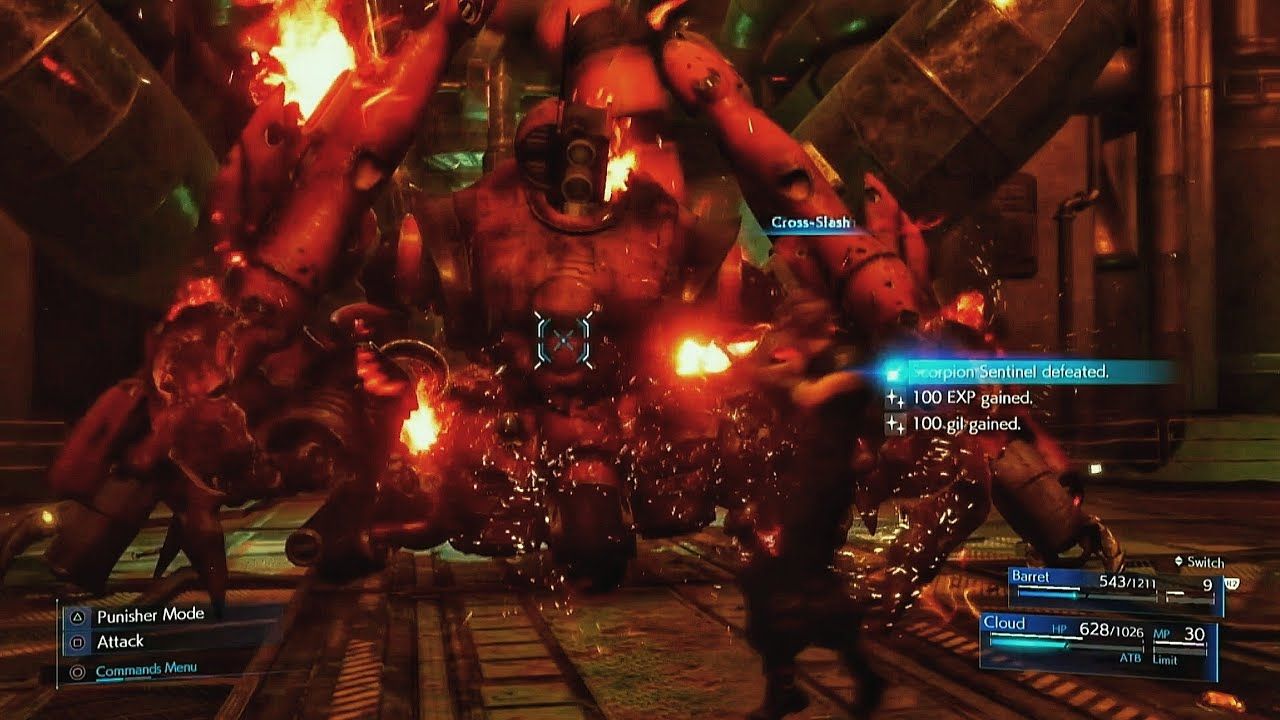Choose the Attack command

[x=120, y=642]
